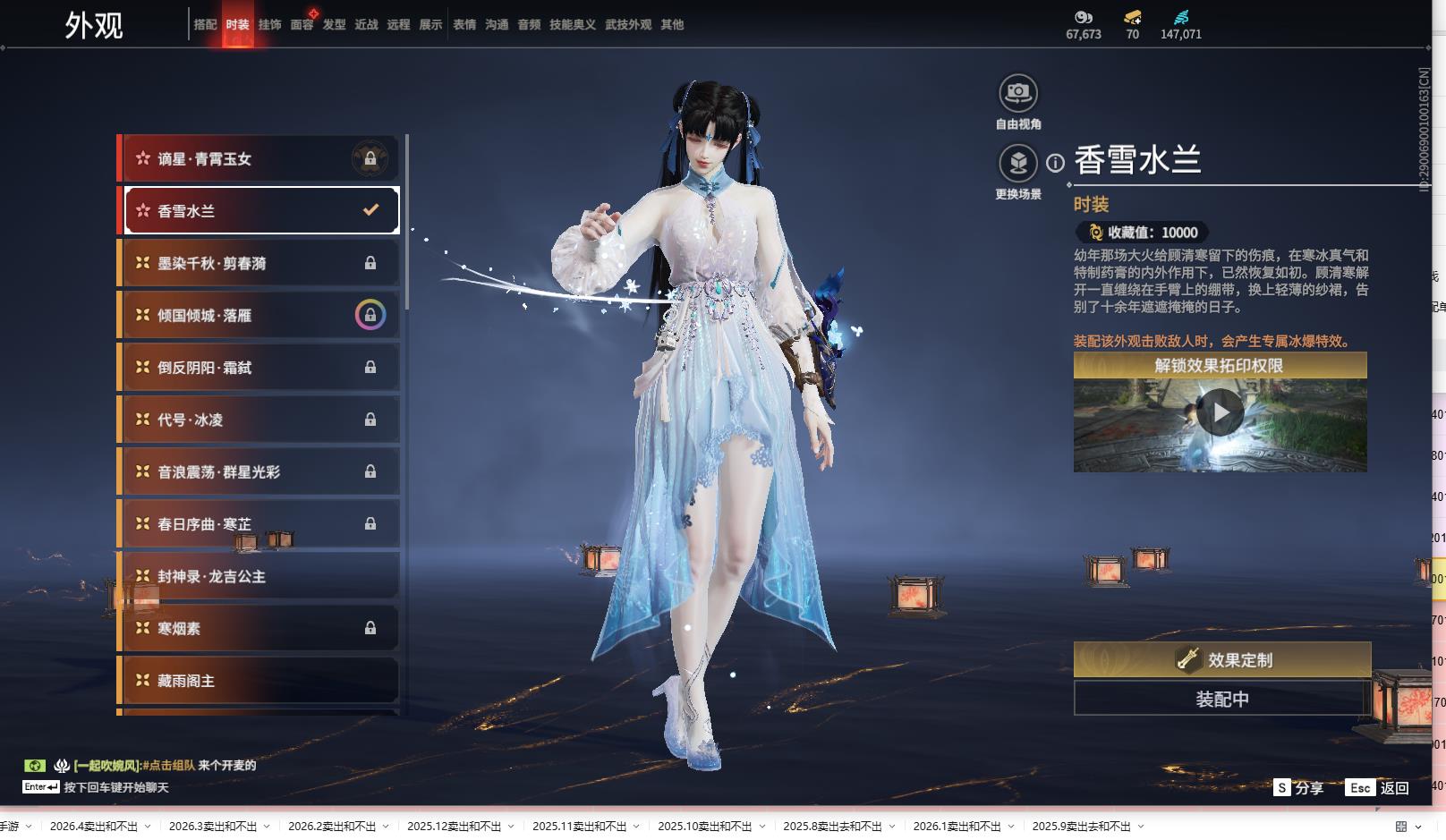Open the 效果定制 effect customization
The height and width of the screenshot is (840, 1446).
click(1221, 660)
